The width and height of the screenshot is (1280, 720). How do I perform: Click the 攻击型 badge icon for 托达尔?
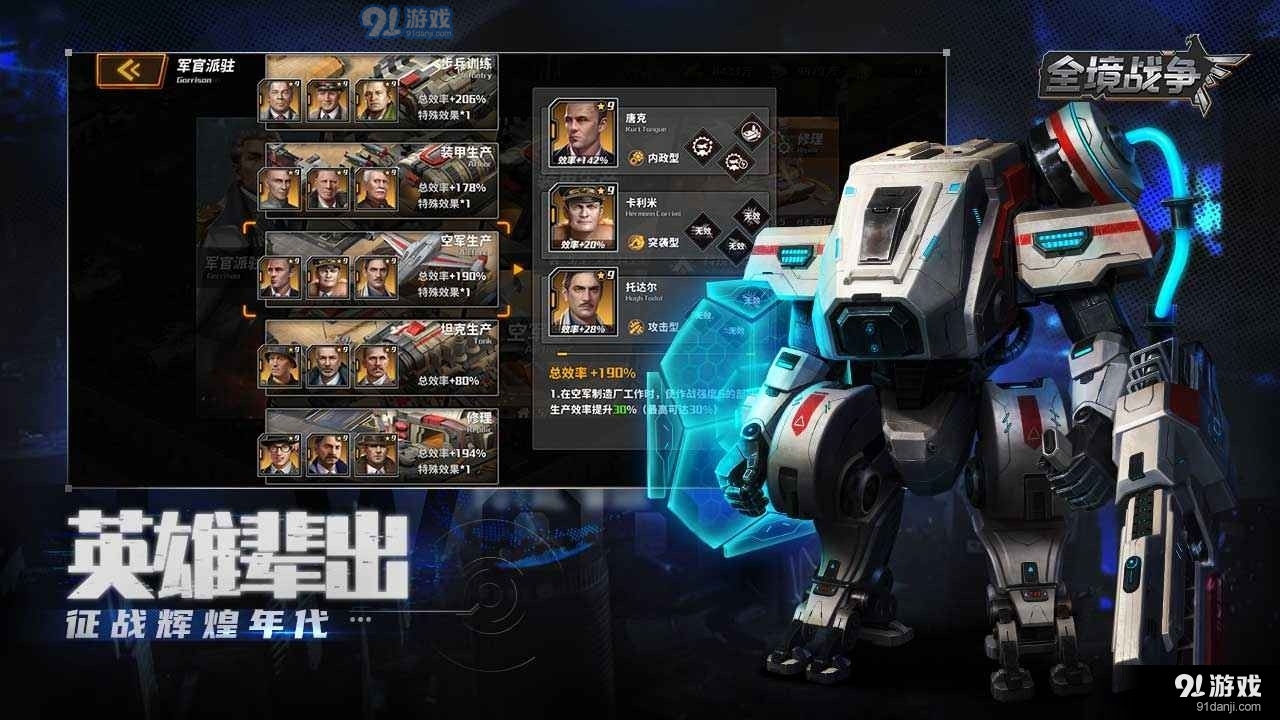[636, 324]
